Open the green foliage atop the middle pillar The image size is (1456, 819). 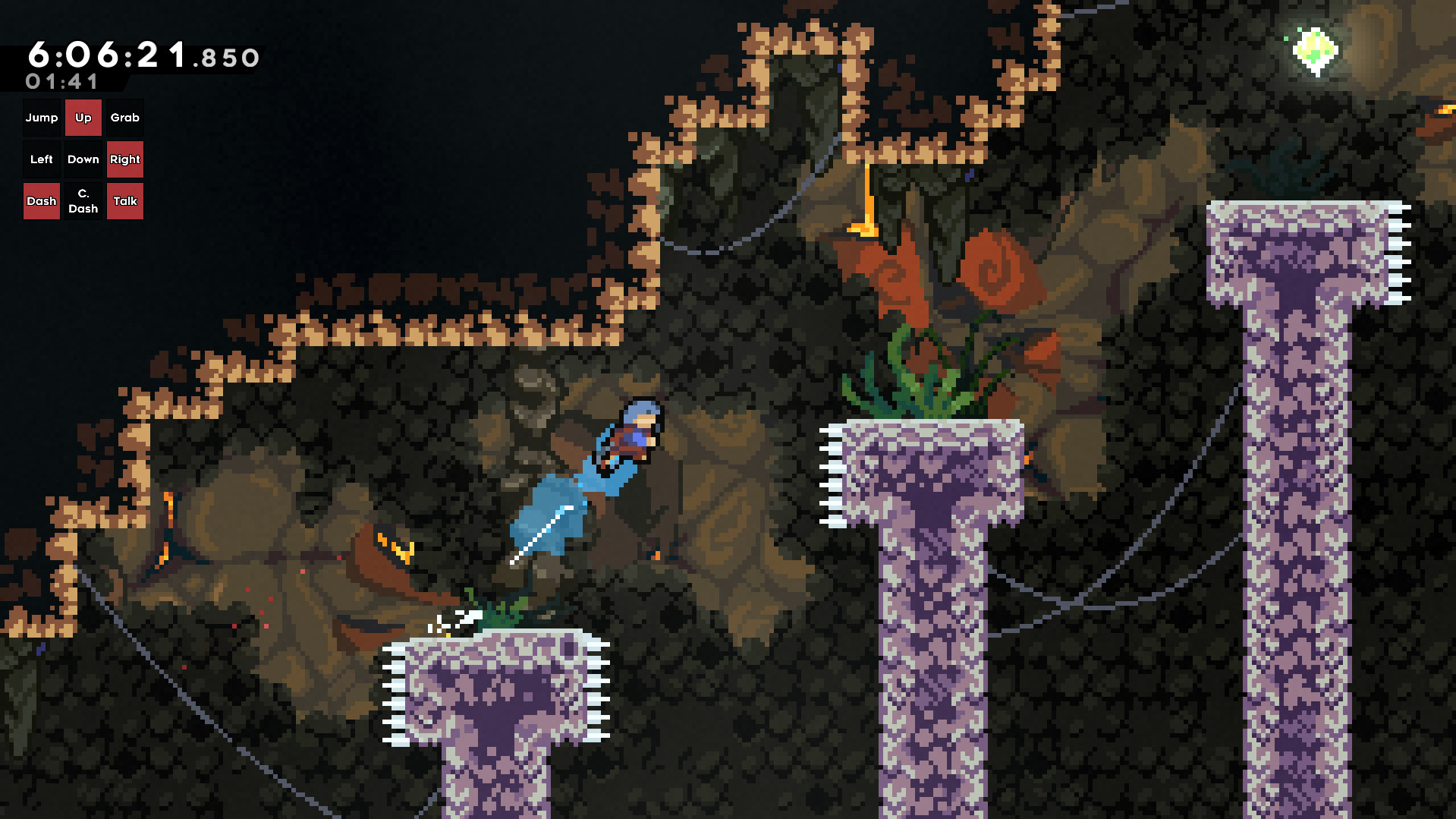tap(918, 380)
